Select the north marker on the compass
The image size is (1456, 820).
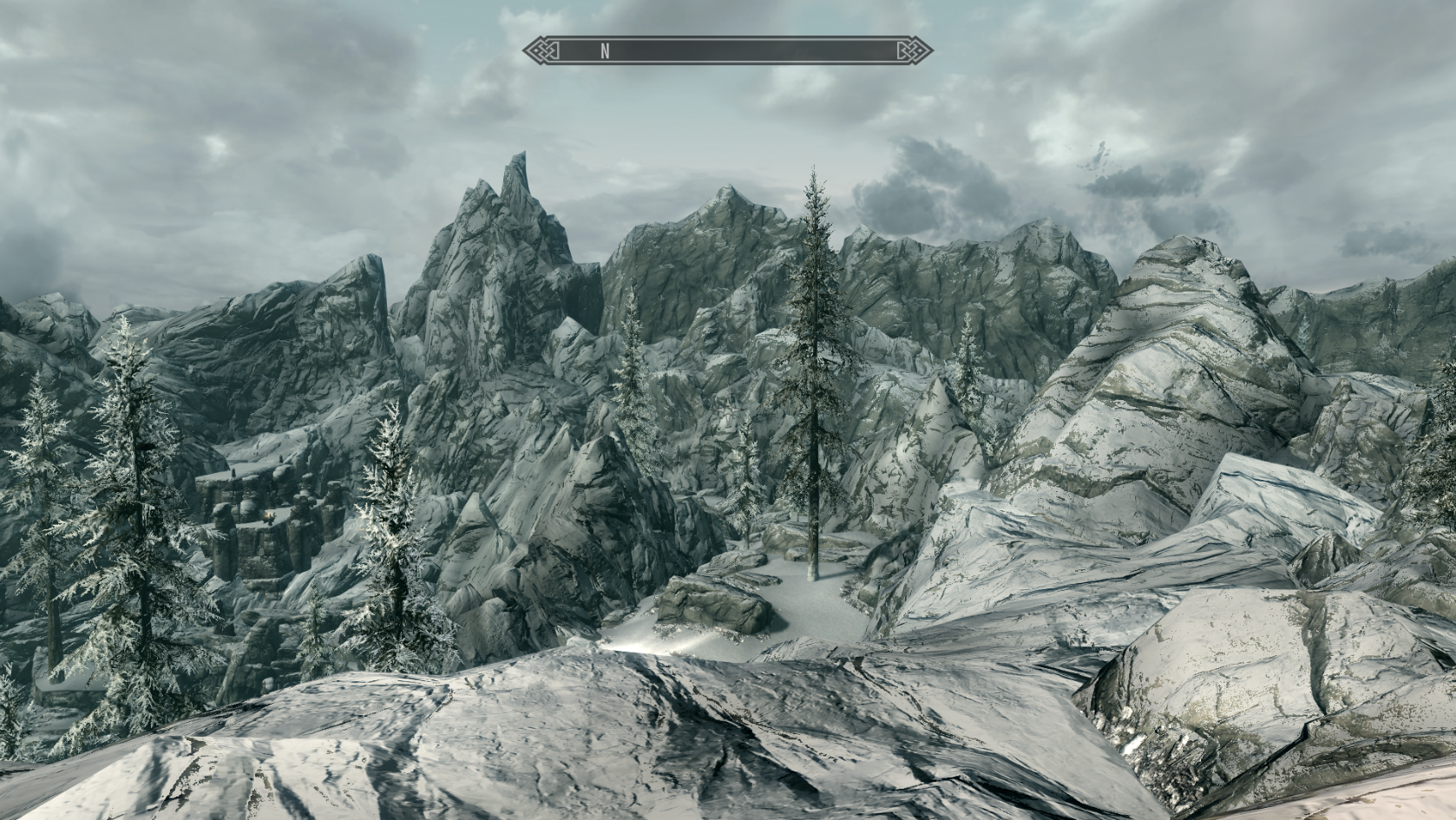pyautogui.click(x=605, y=51)
